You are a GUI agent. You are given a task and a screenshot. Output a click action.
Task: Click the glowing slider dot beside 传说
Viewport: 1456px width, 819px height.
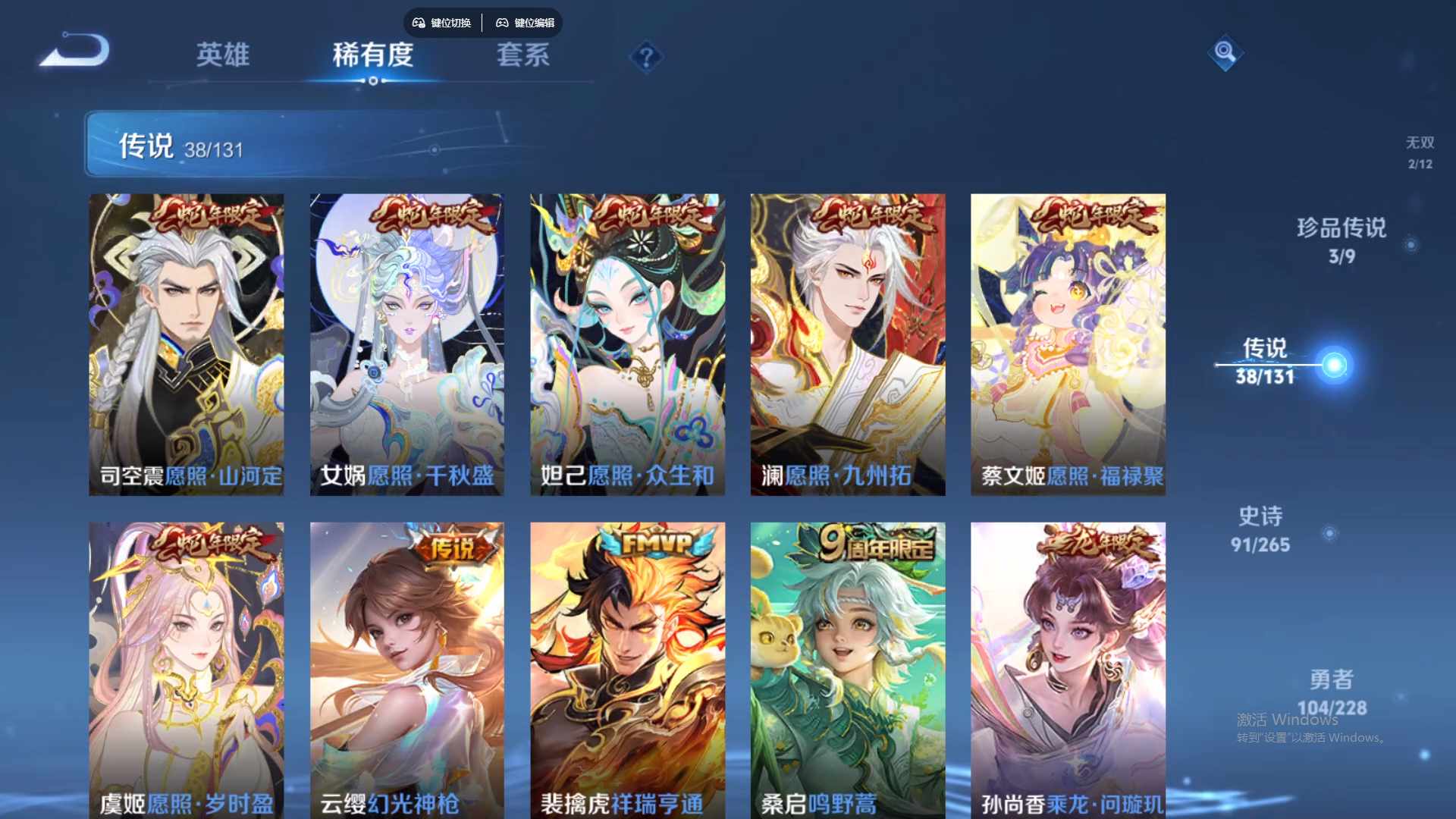(x=1335, y=363)
